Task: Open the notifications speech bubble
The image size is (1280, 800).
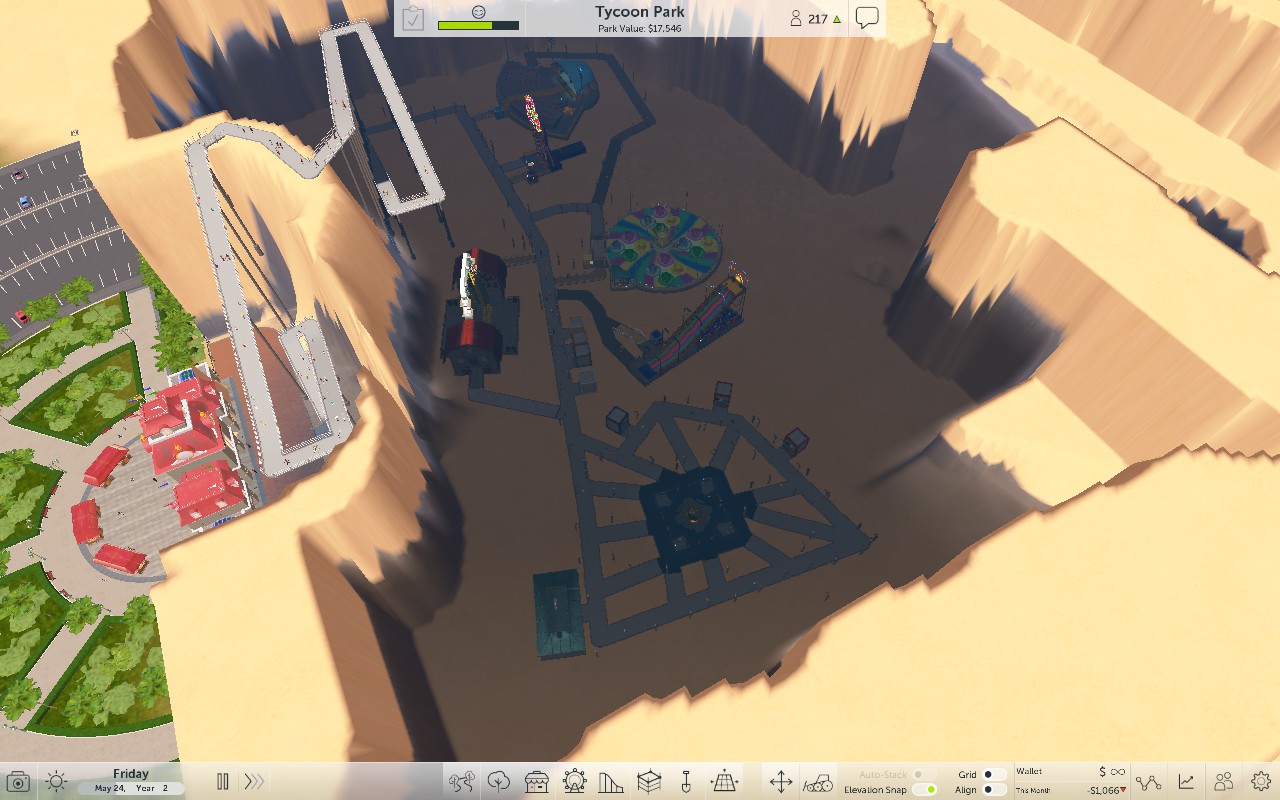Action: pyautogui.click(x=866, y=17)
